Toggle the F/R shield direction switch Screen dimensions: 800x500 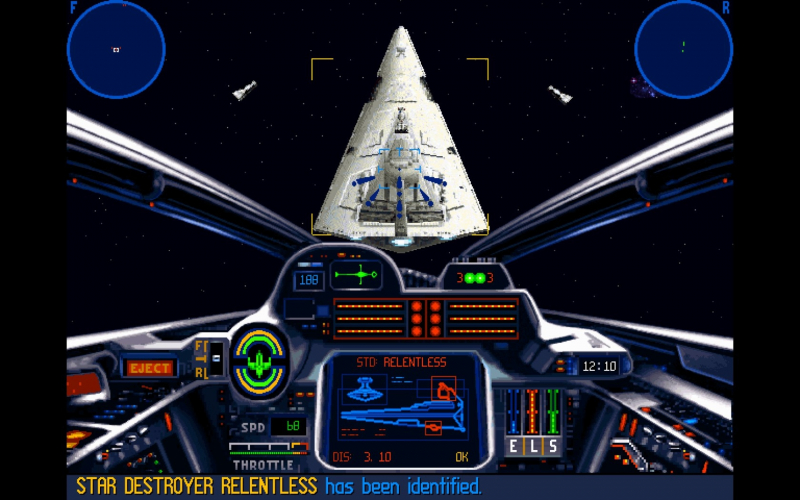pyautogui.click(x=213, y=359)
